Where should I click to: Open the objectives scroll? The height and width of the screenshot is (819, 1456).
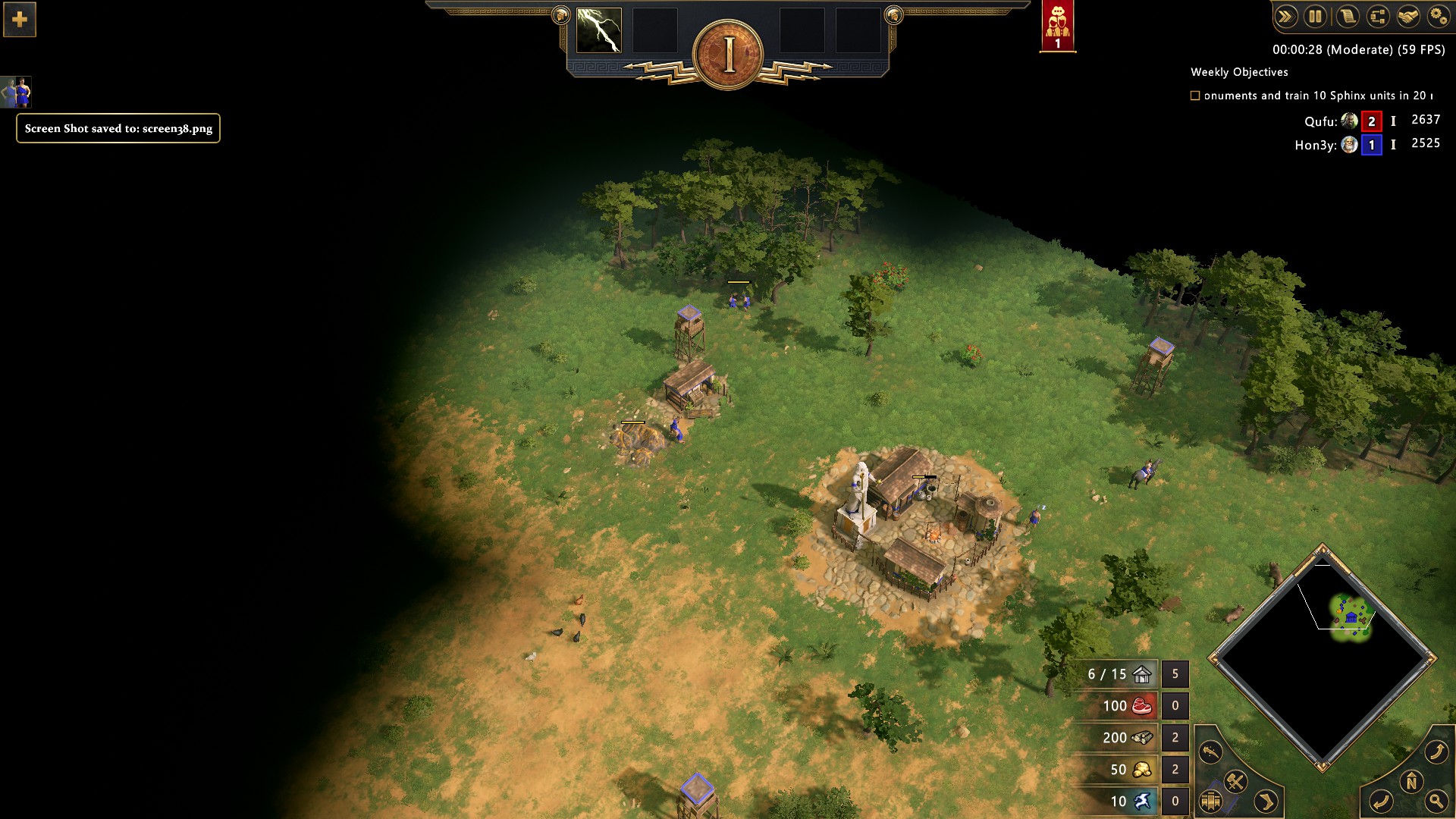point(1347,17)
